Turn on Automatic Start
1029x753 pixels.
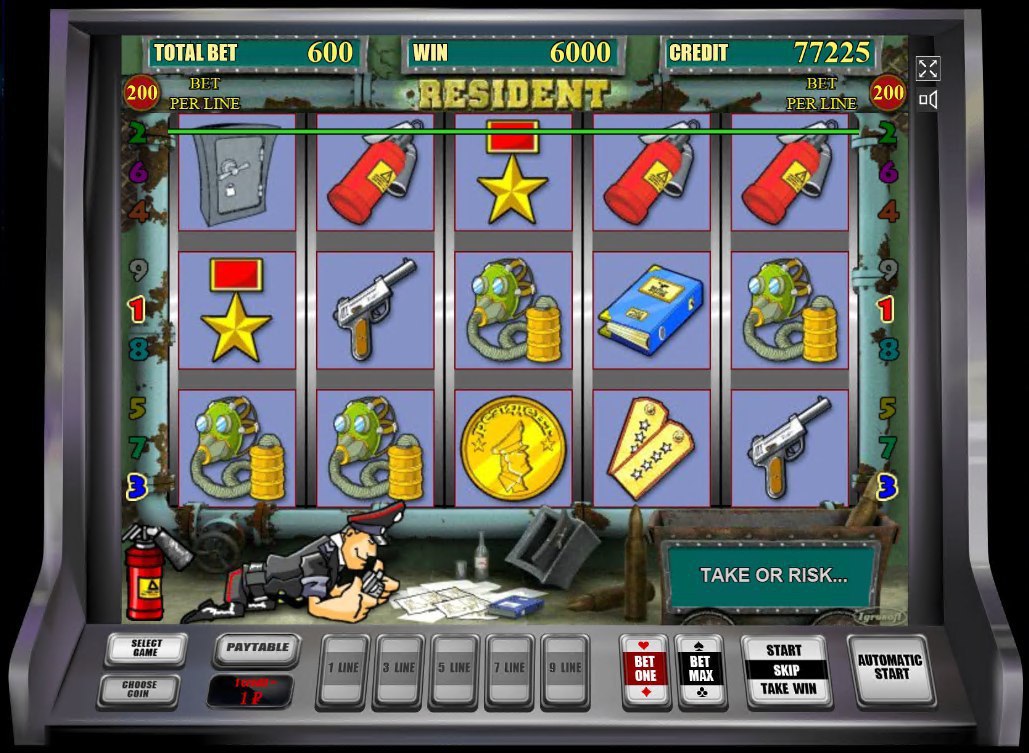tap(890, 667)
